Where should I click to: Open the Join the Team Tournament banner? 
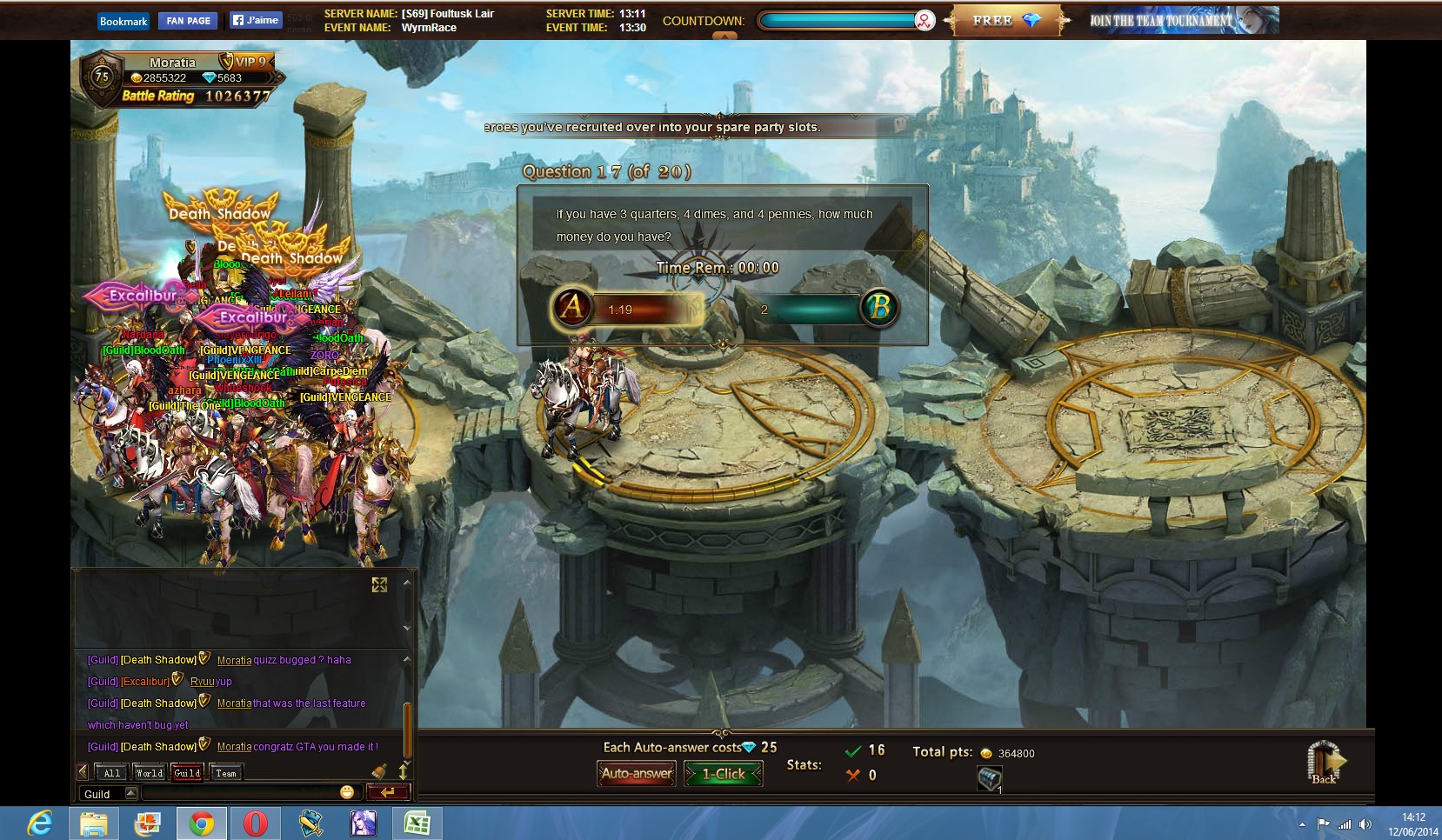point(1183,21)
